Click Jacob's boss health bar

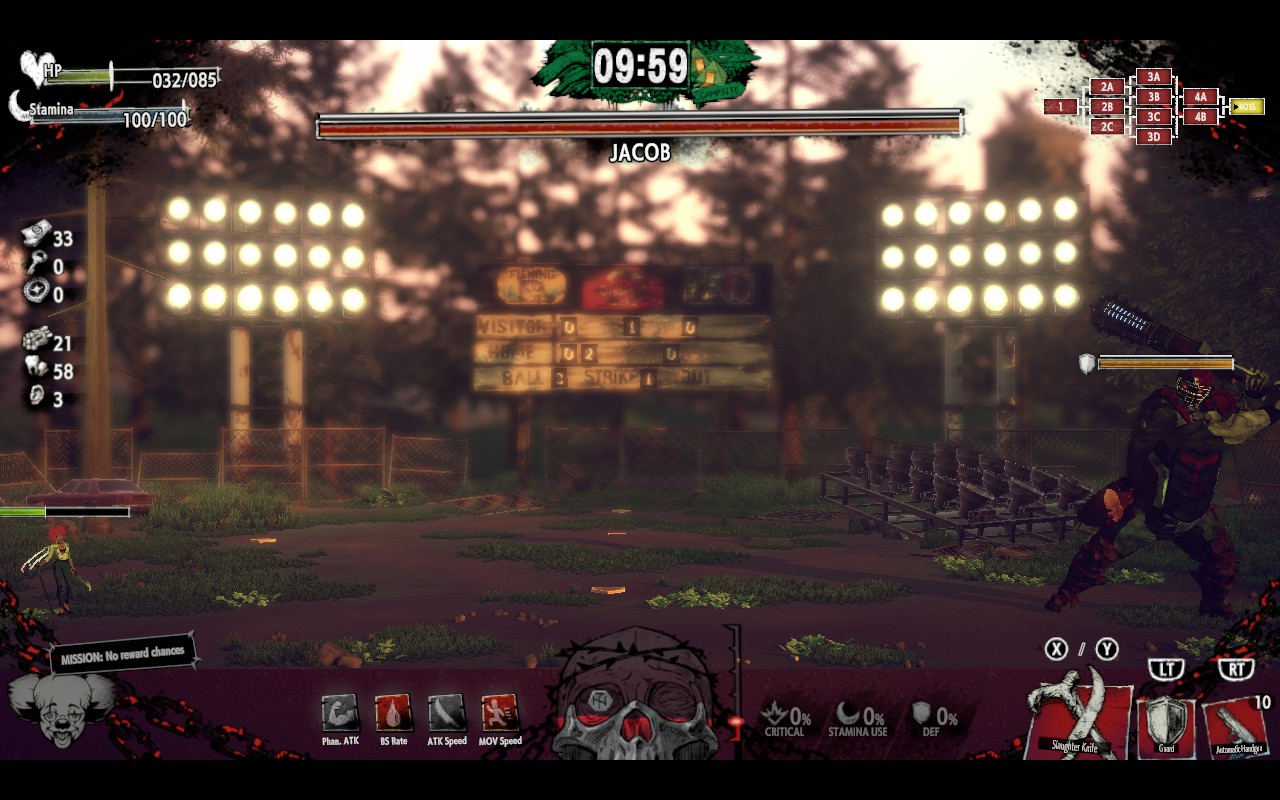point(639,123)
